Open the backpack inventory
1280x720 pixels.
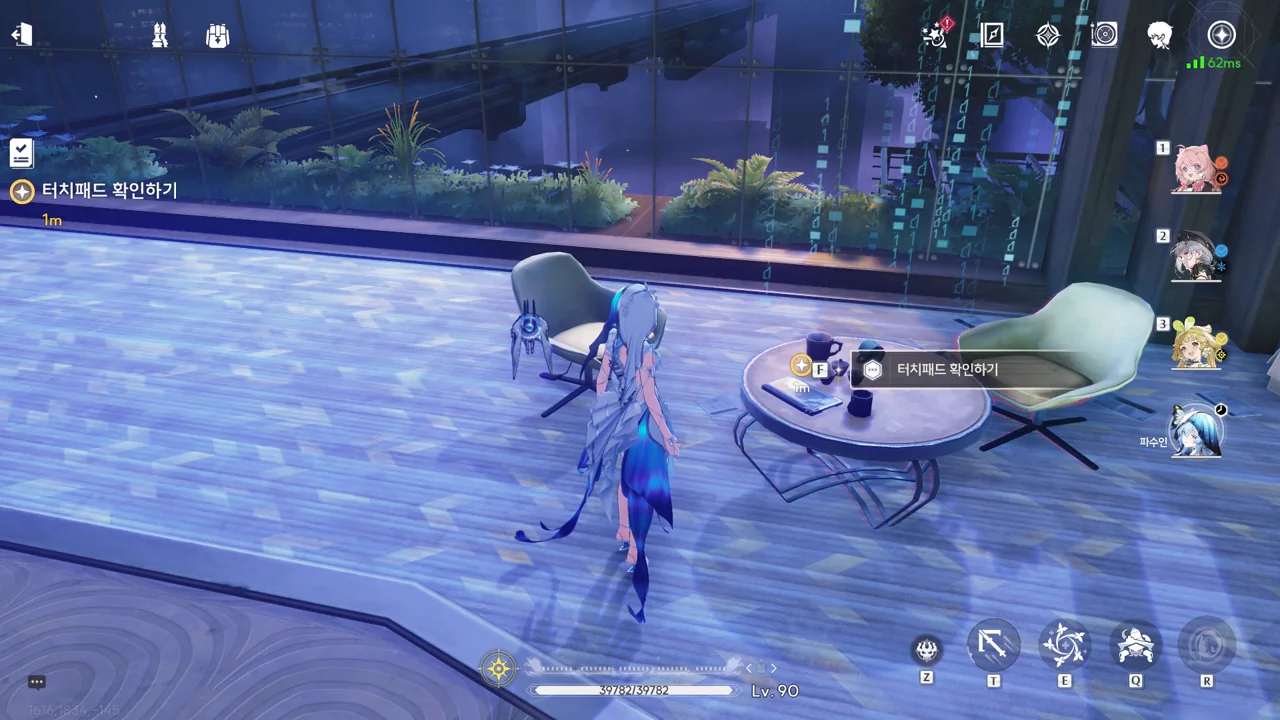217,36
